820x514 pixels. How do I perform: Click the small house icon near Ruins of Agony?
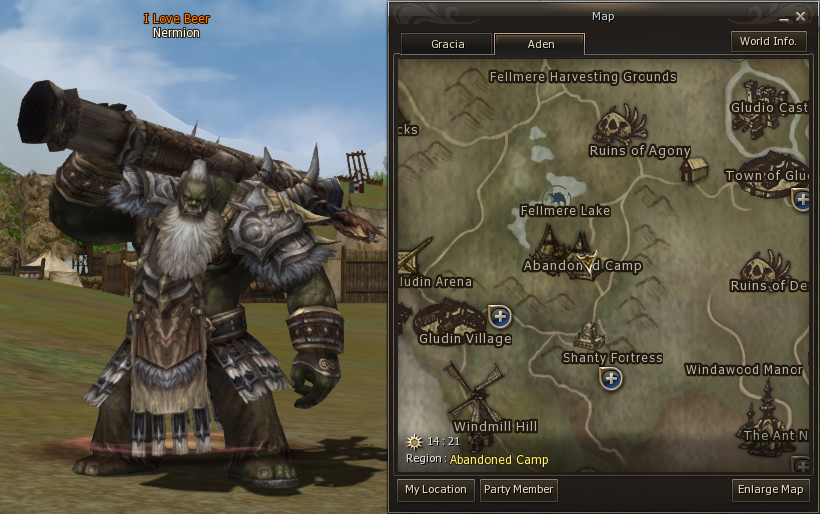pyautogui.click(x=694, y=169)
